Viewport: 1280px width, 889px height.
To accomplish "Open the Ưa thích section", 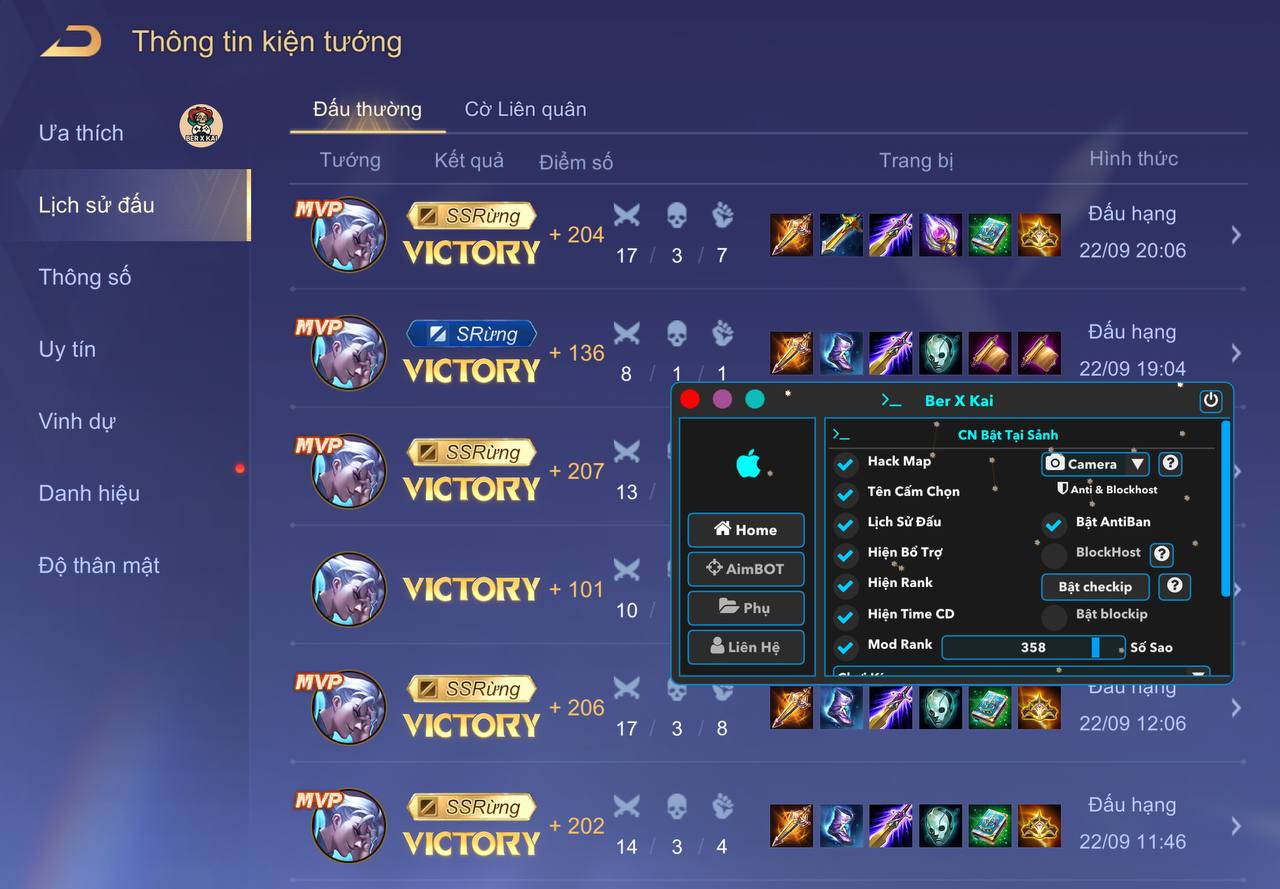I will tap(81, 133).
